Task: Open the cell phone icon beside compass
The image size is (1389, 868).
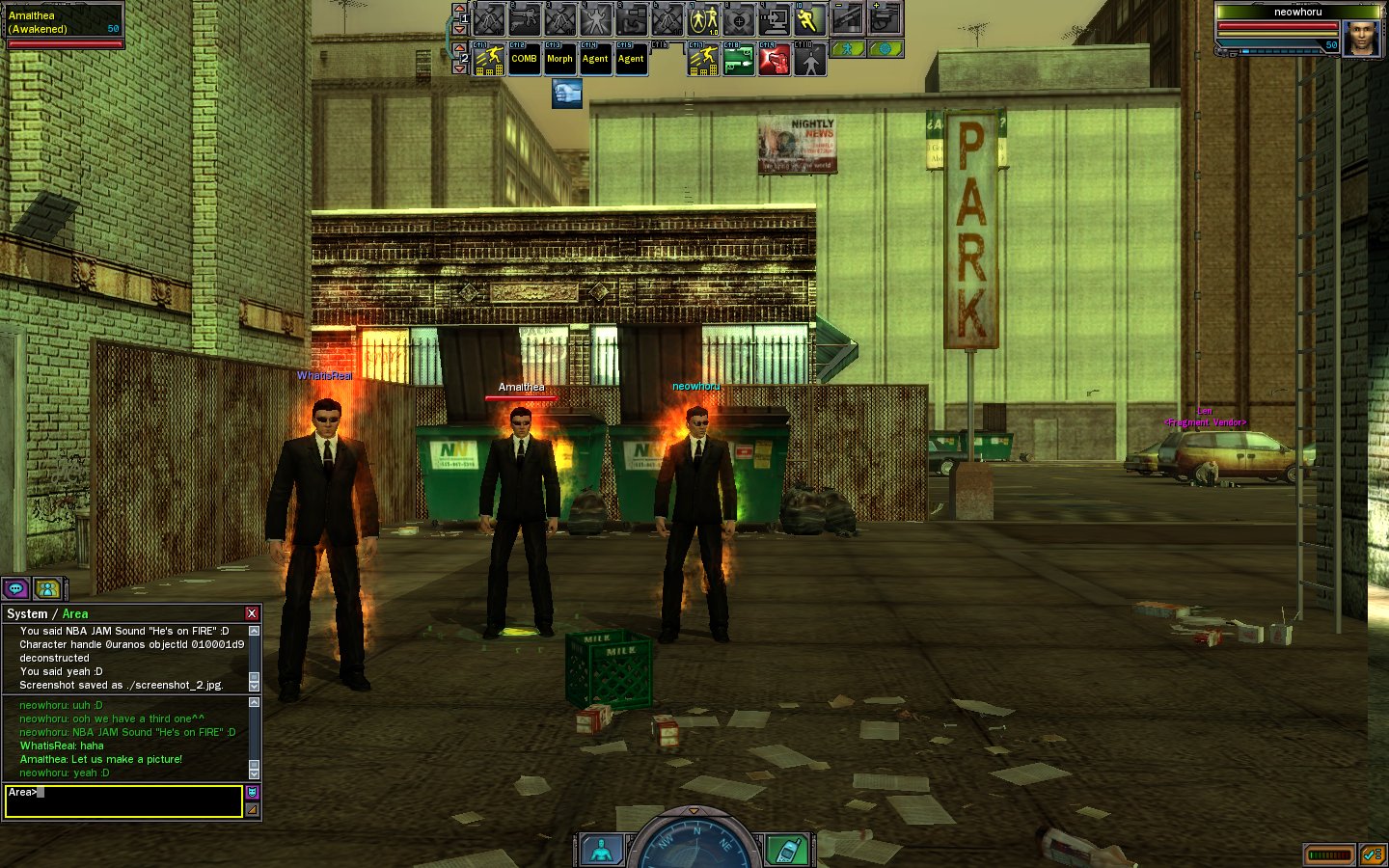Action: (786, 850)
